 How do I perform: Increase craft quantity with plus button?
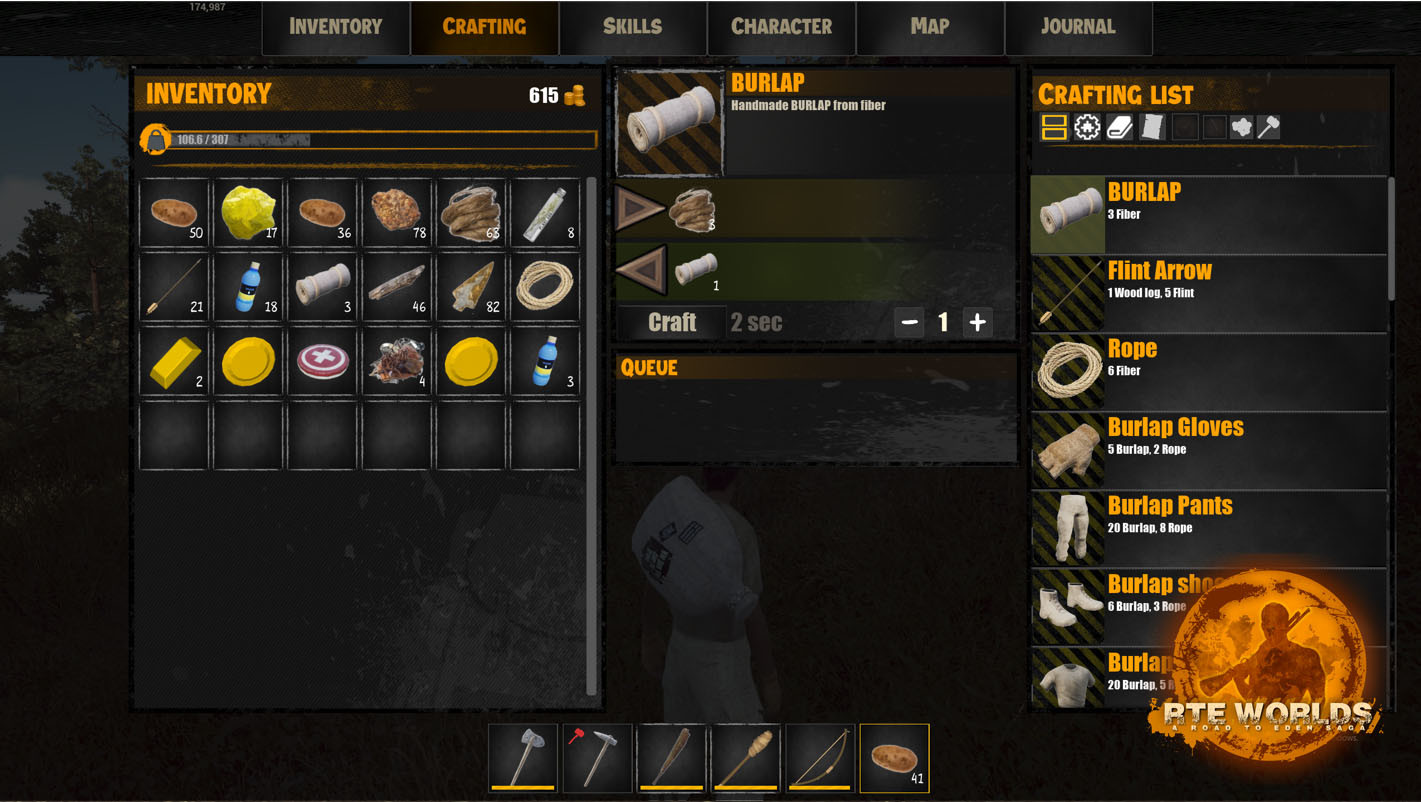point(977,322)
